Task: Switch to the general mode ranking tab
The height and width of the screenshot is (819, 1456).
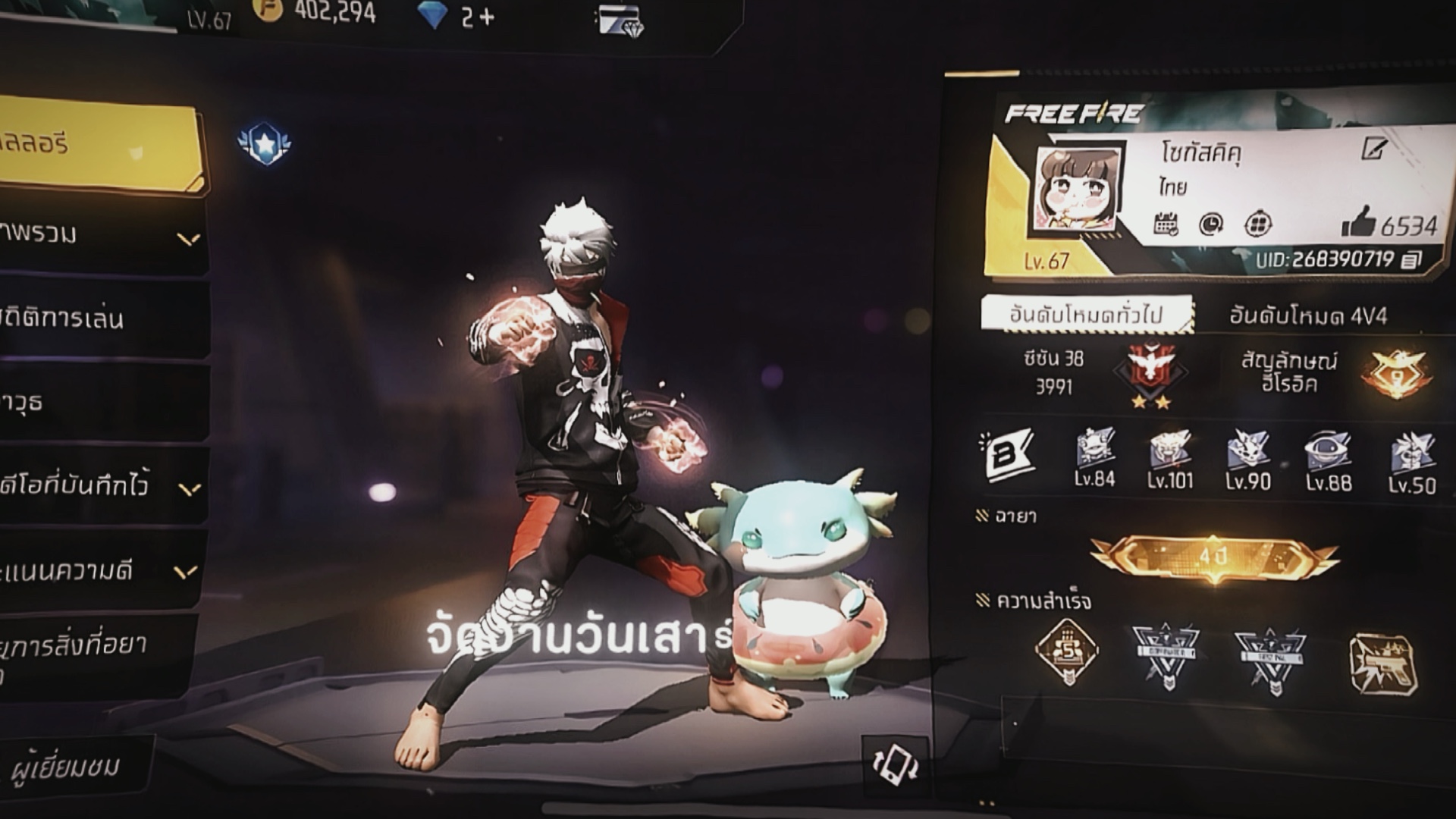Action: (1085, 315)
